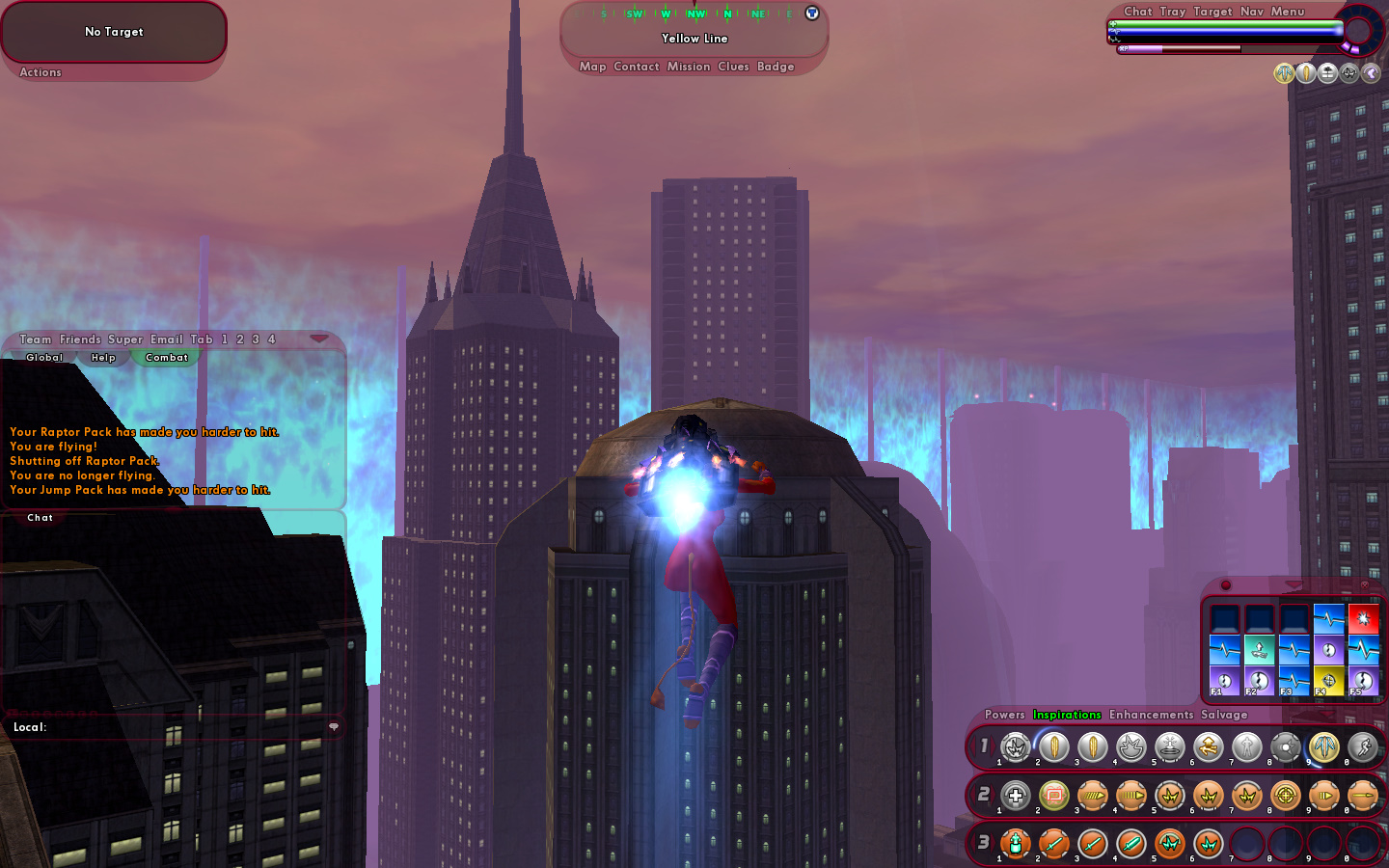Toggle the Tray window from the top bar
Viewport: 1389px width, 868px height.
1172,12
